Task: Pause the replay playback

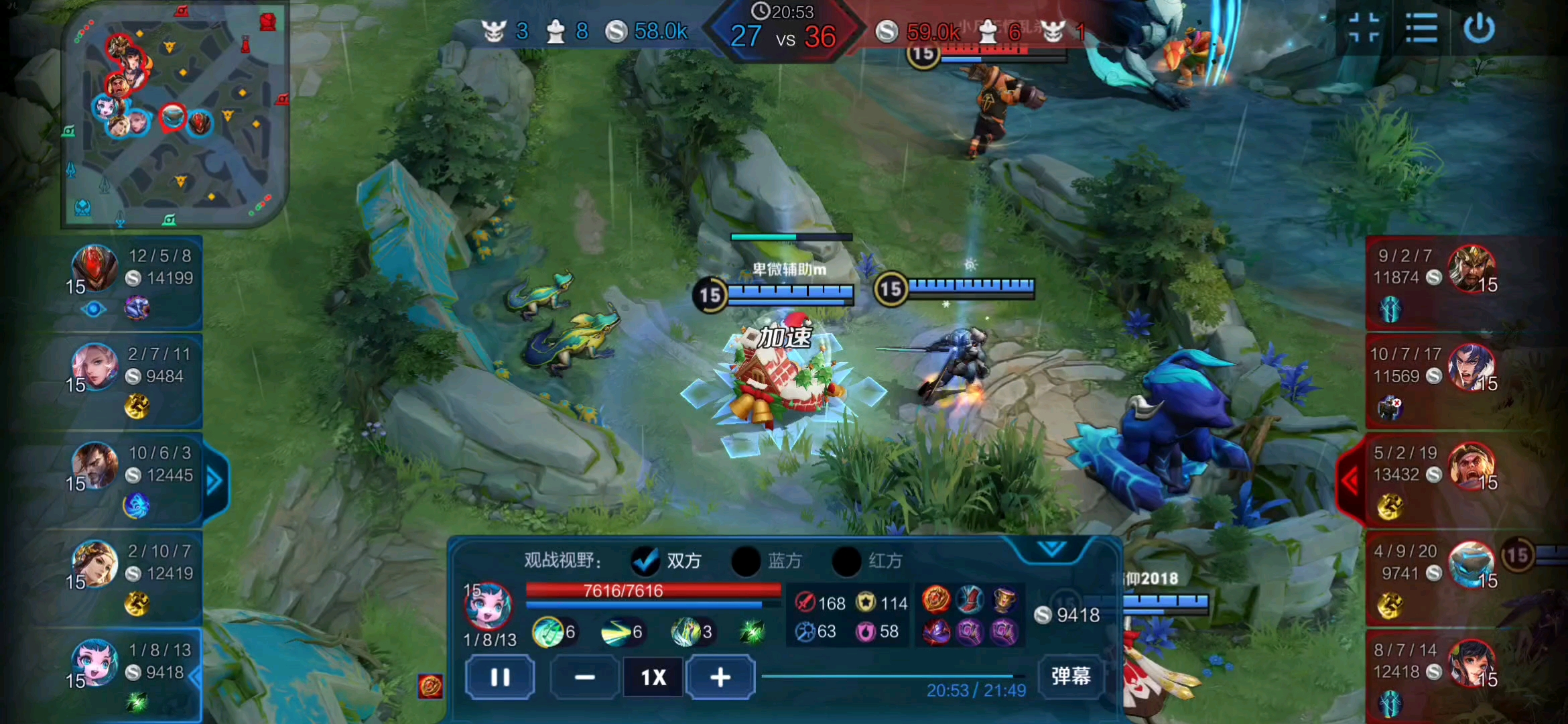Action: [x=500, y=677]
